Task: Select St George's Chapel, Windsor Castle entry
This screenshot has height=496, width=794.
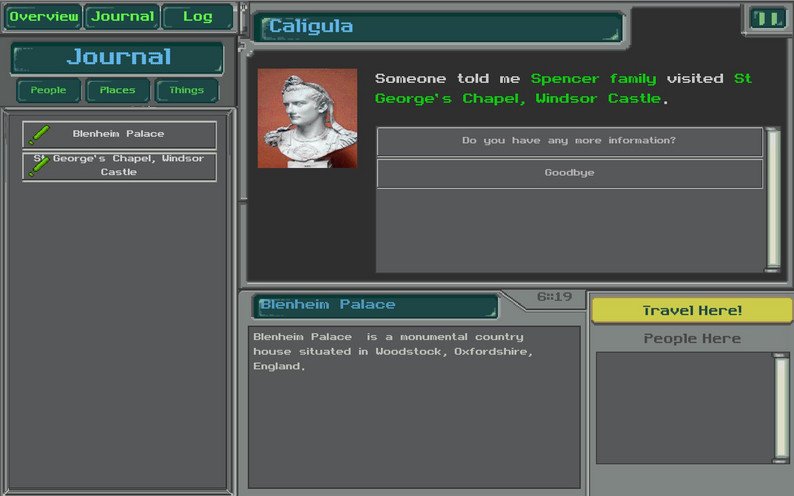Action: (119, 166)
